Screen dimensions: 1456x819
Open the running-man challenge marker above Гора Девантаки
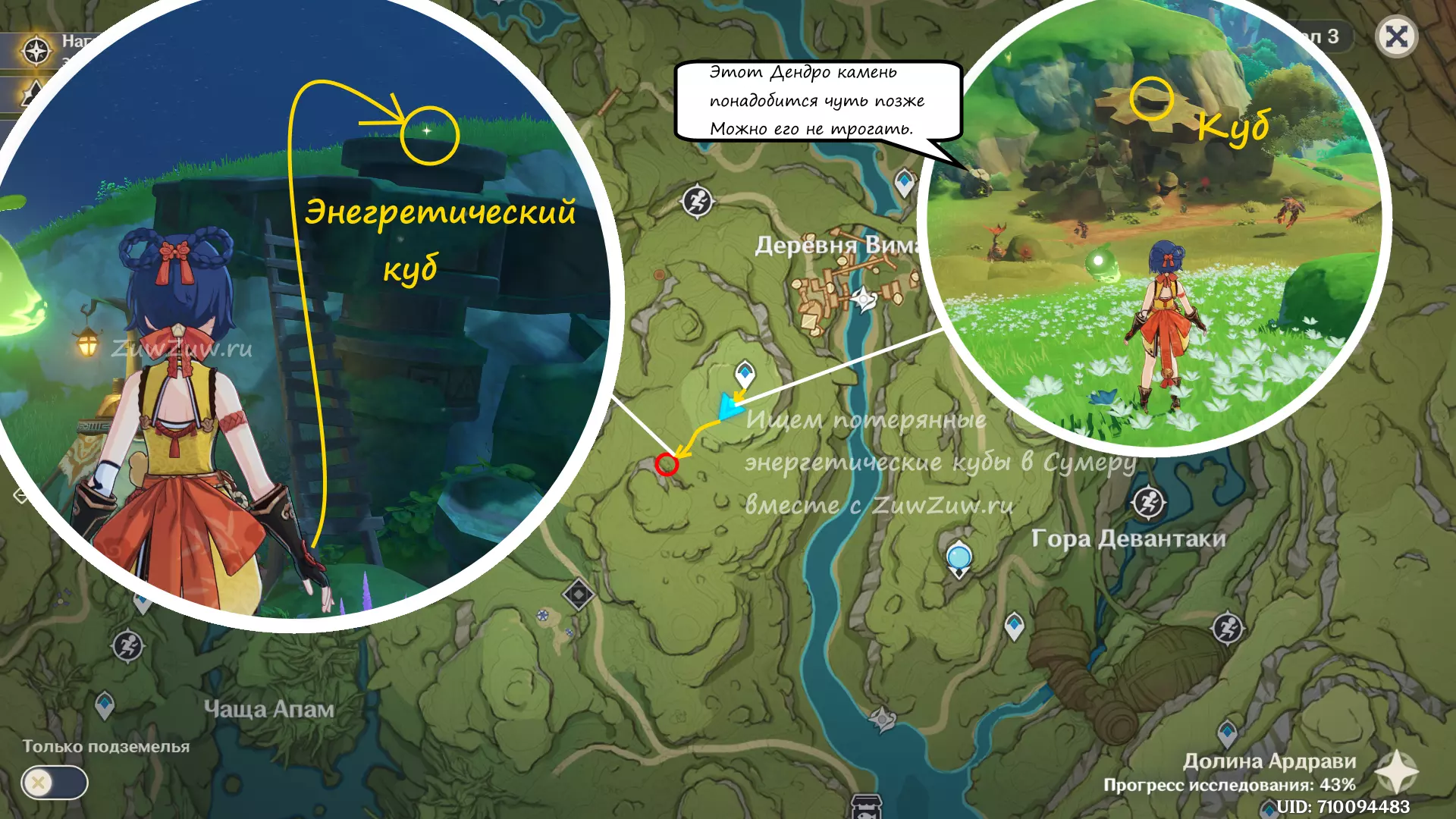[x=1148, y=502]
